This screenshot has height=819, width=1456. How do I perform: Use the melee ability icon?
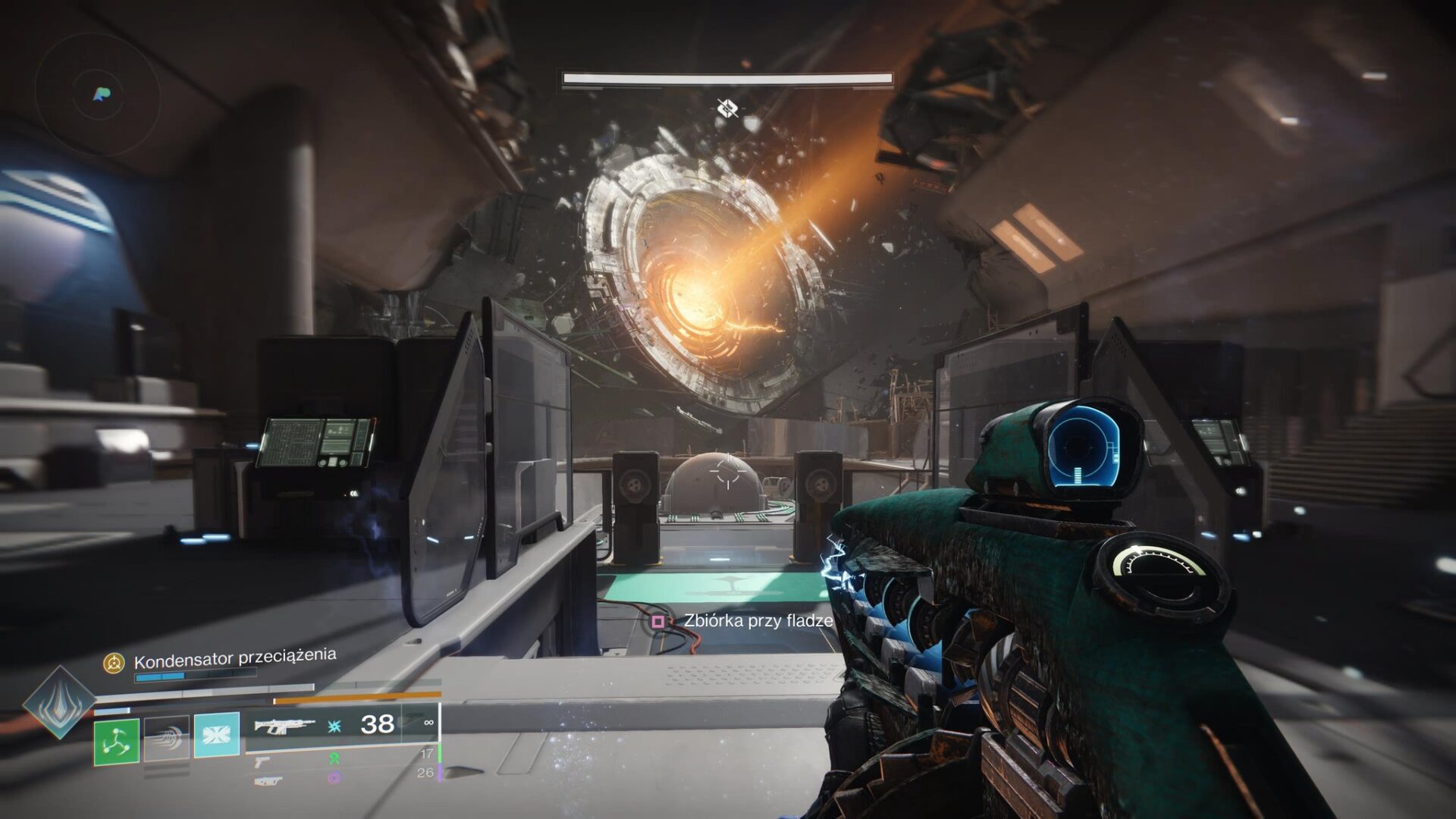167,738
